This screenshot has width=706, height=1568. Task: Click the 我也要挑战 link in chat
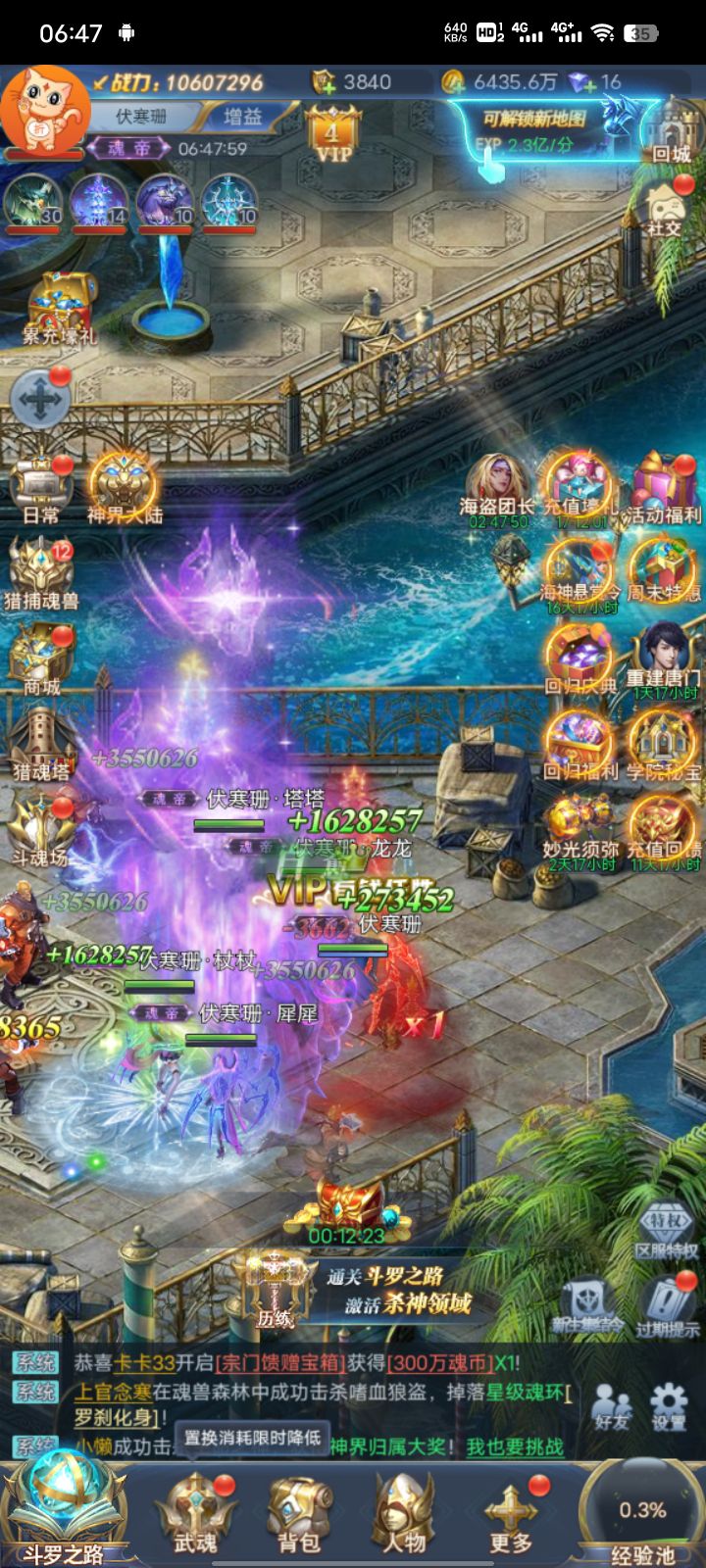pyautogui.click(x=515, y=1446)
